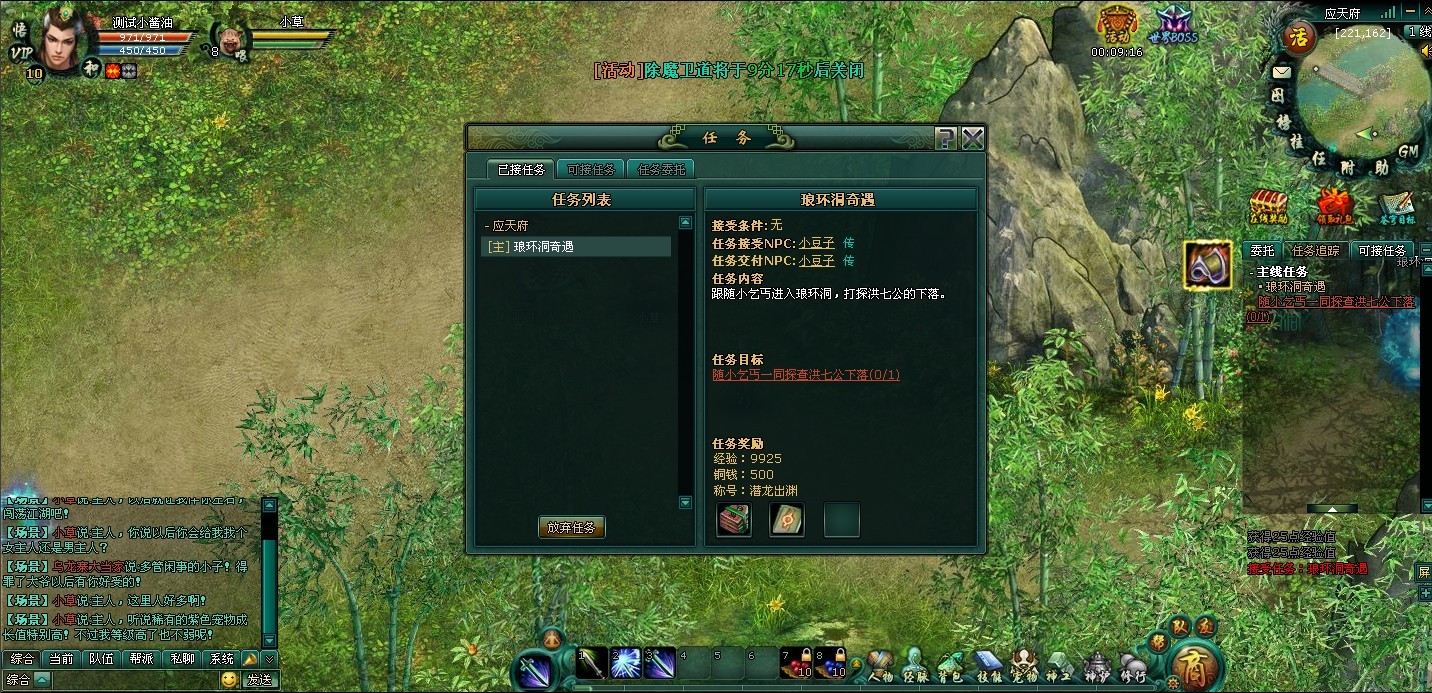Select the 琅环洞奇遇 quest in the list
Screen dimensions: 1432x693
[x=575, y=247]
